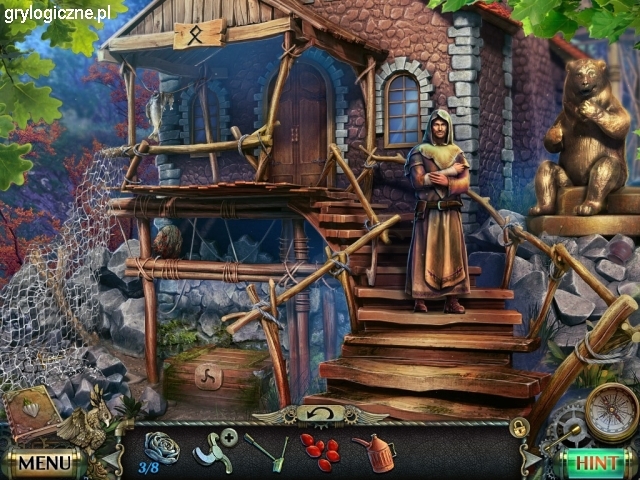Open the compass map
Screen dimensions: 640x480
point(611,413)
